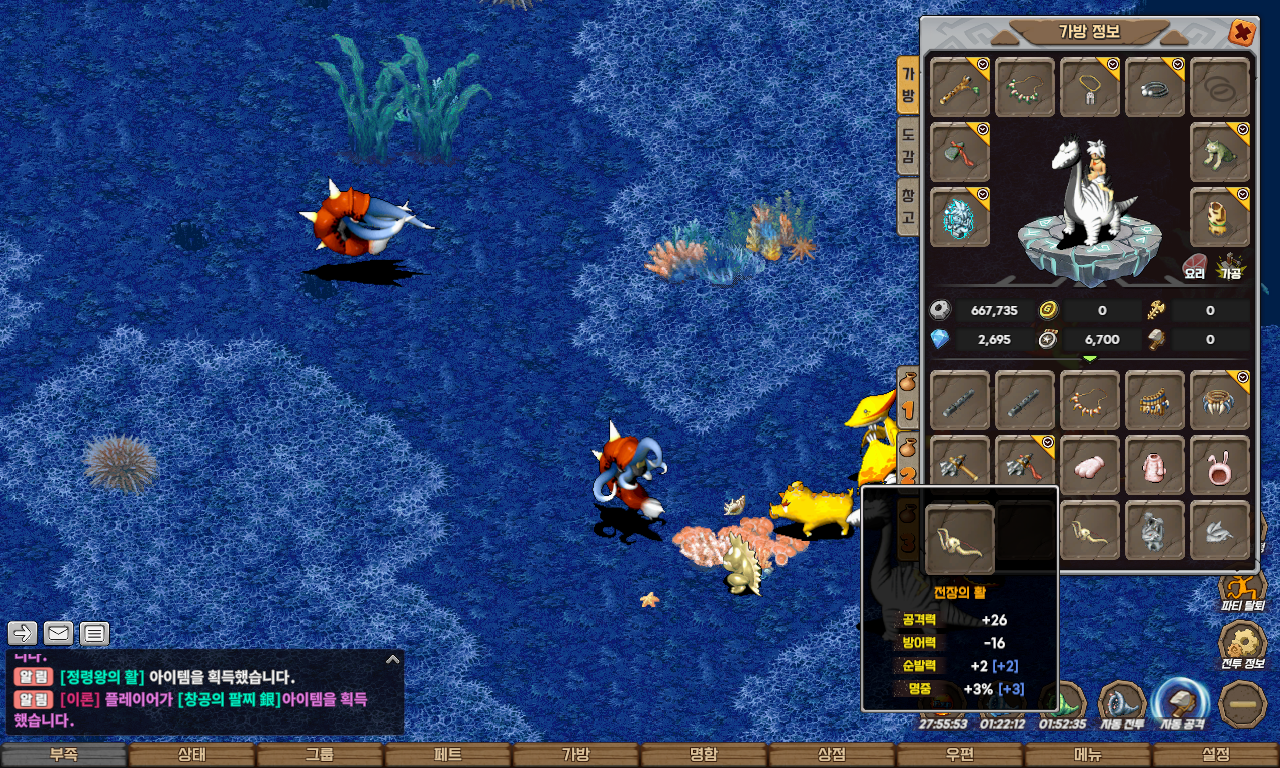Select the equipped stone axe slot
The image size is (1280, 768).
click(x=960, y=152)
